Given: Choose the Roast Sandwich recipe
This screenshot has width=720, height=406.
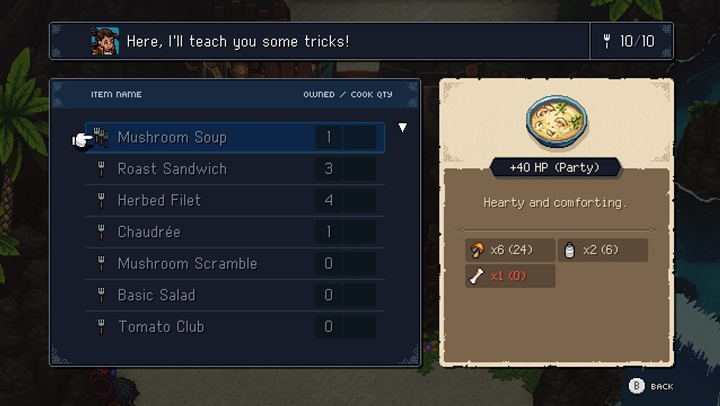Looking at the screenshot, I should point(172,169).
